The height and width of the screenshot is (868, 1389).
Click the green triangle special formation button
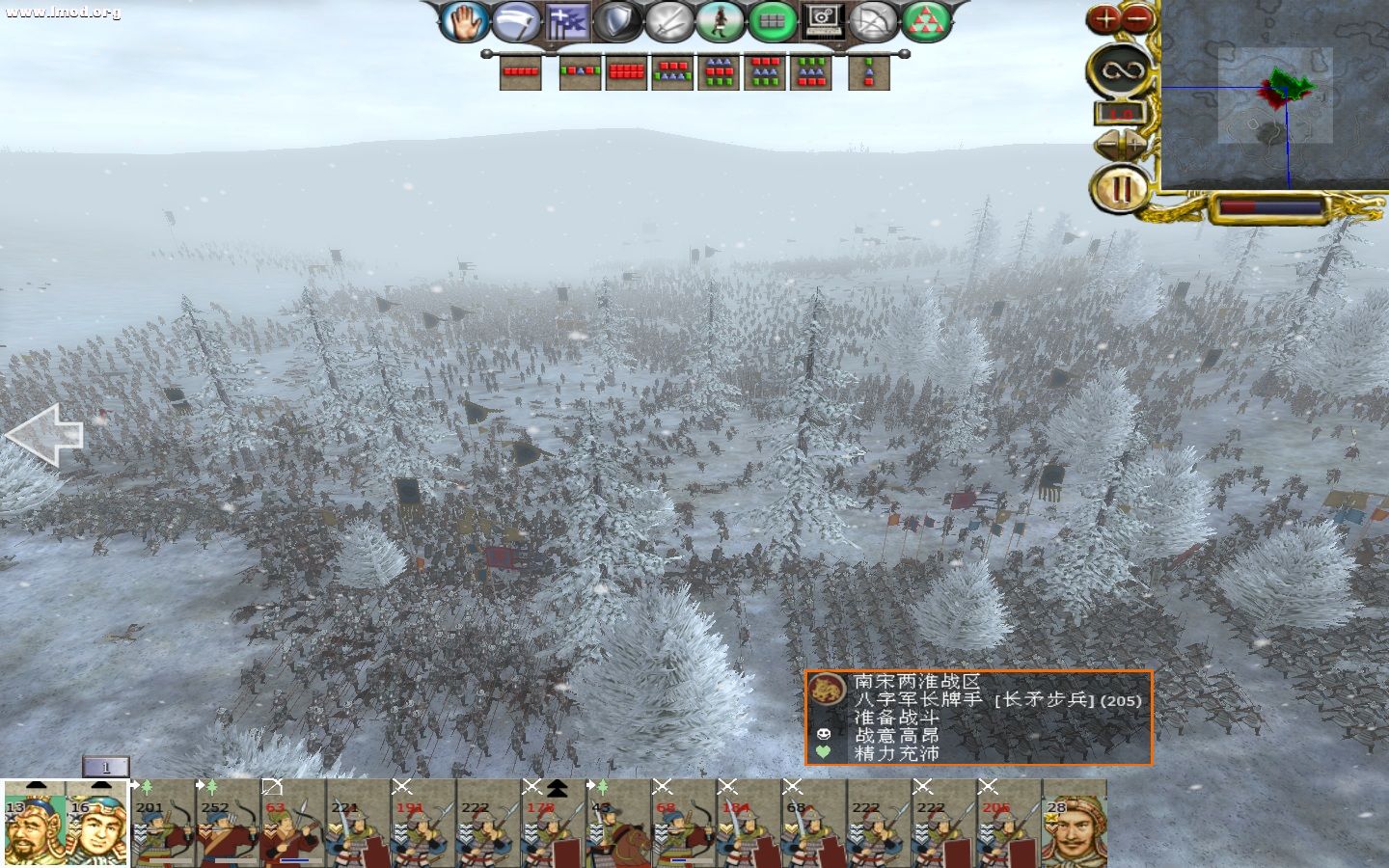pyautogui.click(x=925, y=21)
